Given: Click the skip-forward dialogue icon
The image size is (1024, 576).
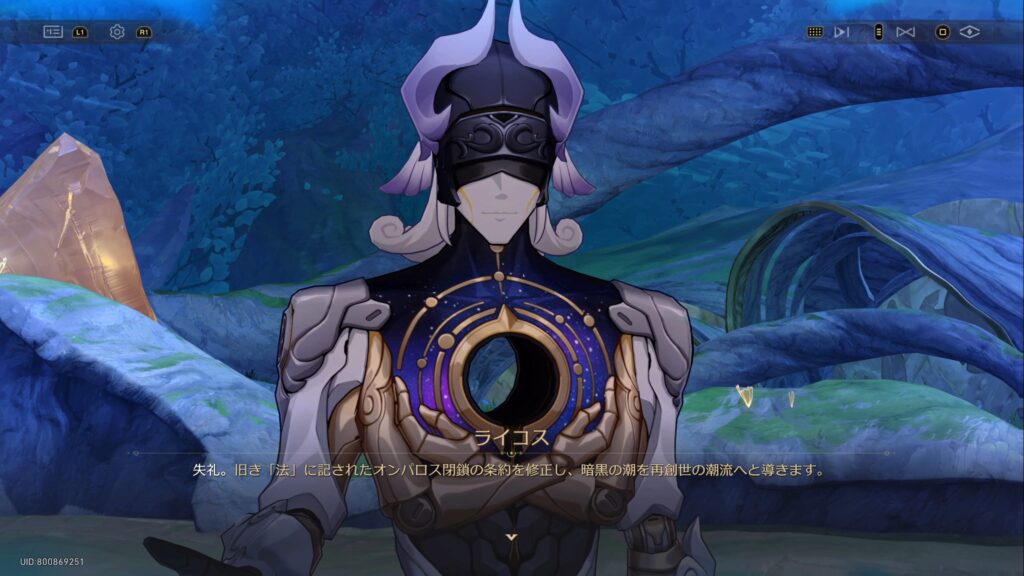Looking at the screenshot, I should pyautogui.click(x=842, y=32).
